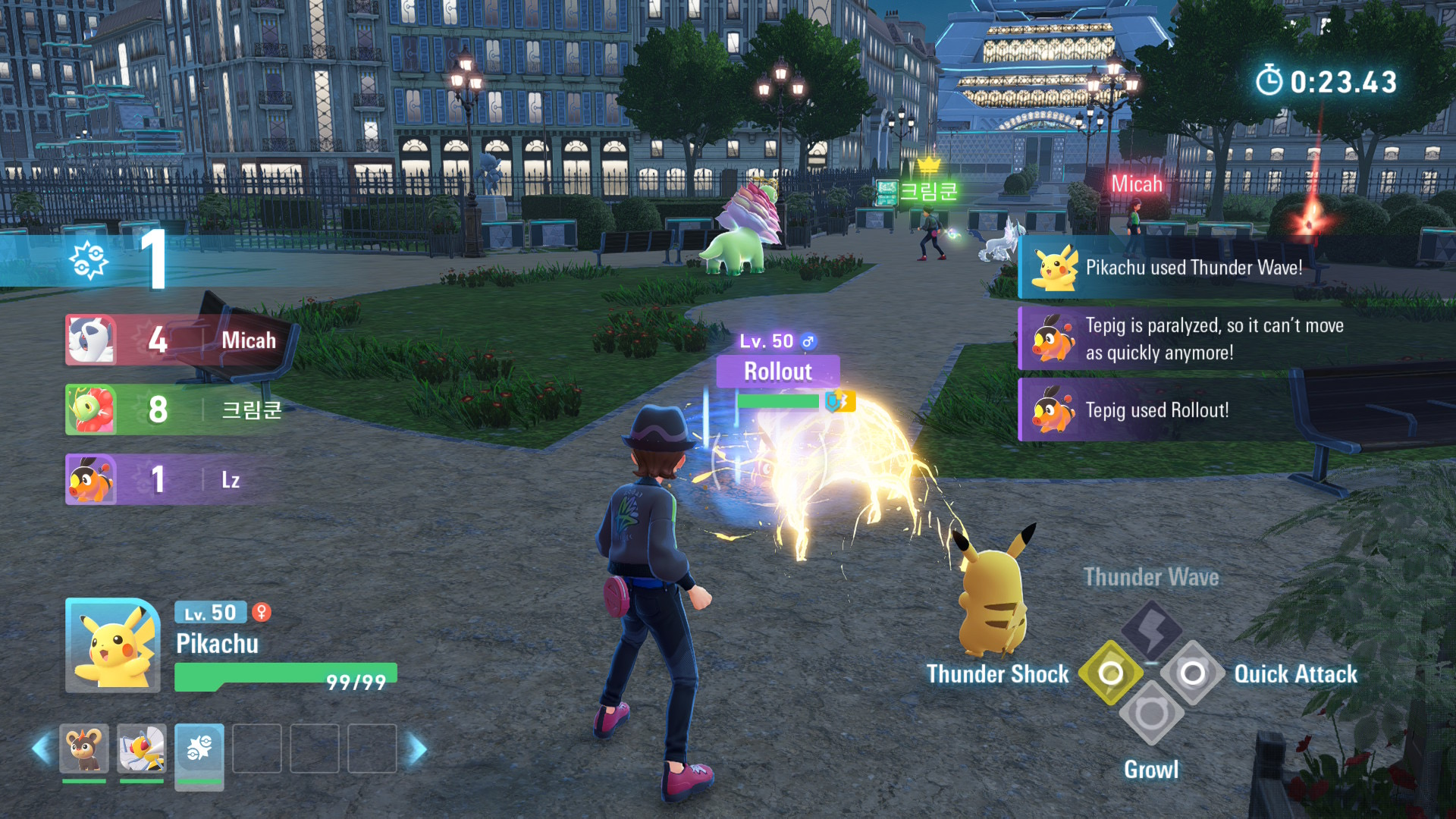Choose the Growl move button
This screenshot has width=1456, height=819.
(1151, 714)
